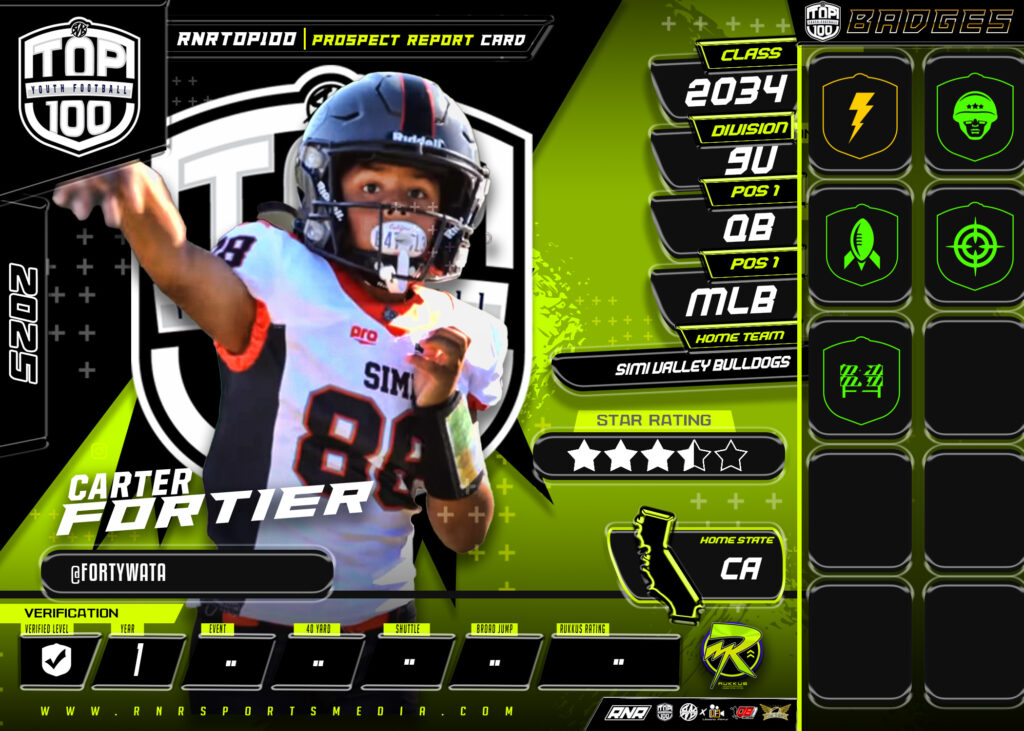Select the gold lightning bolt badge

859,116
